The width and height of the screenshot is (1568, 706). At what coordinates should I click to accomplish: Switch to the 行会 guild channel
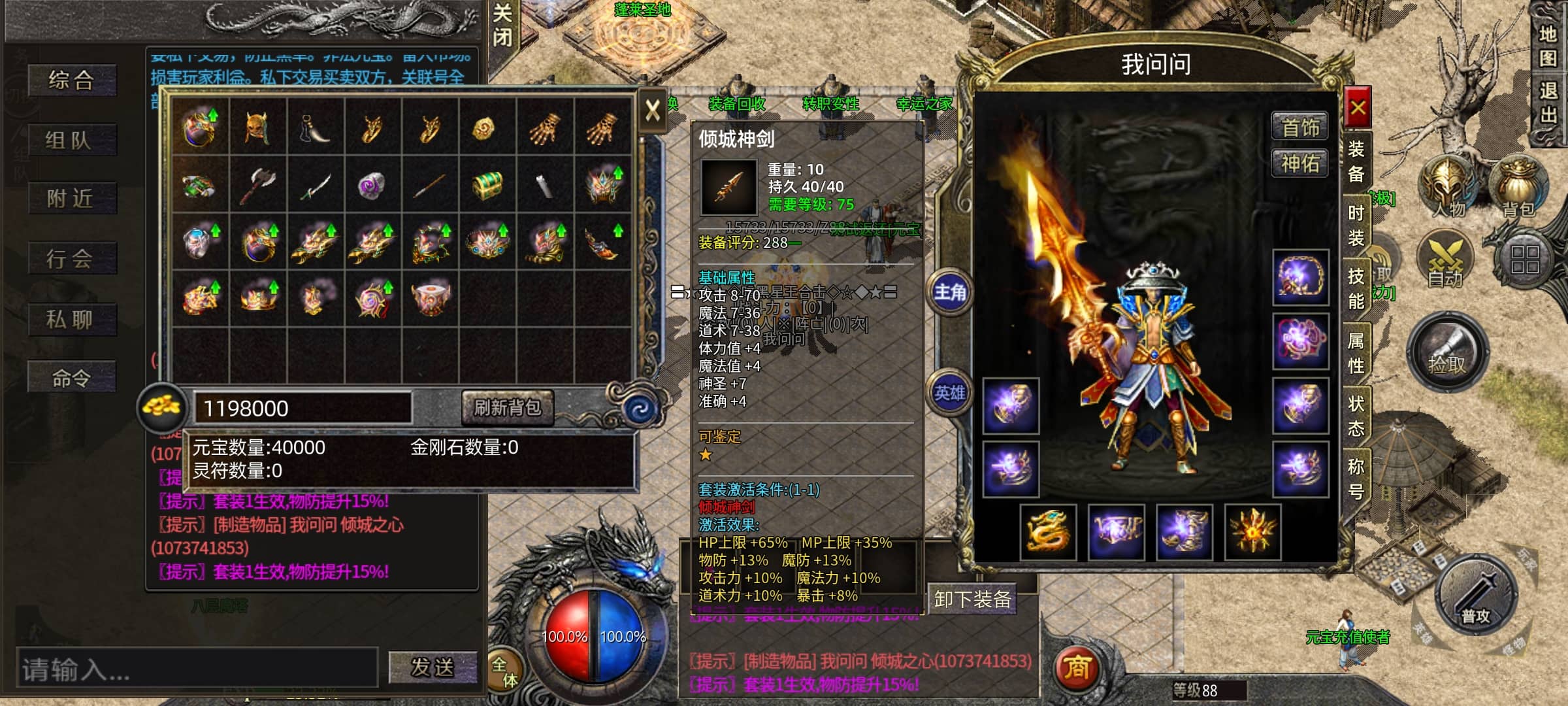72,259
